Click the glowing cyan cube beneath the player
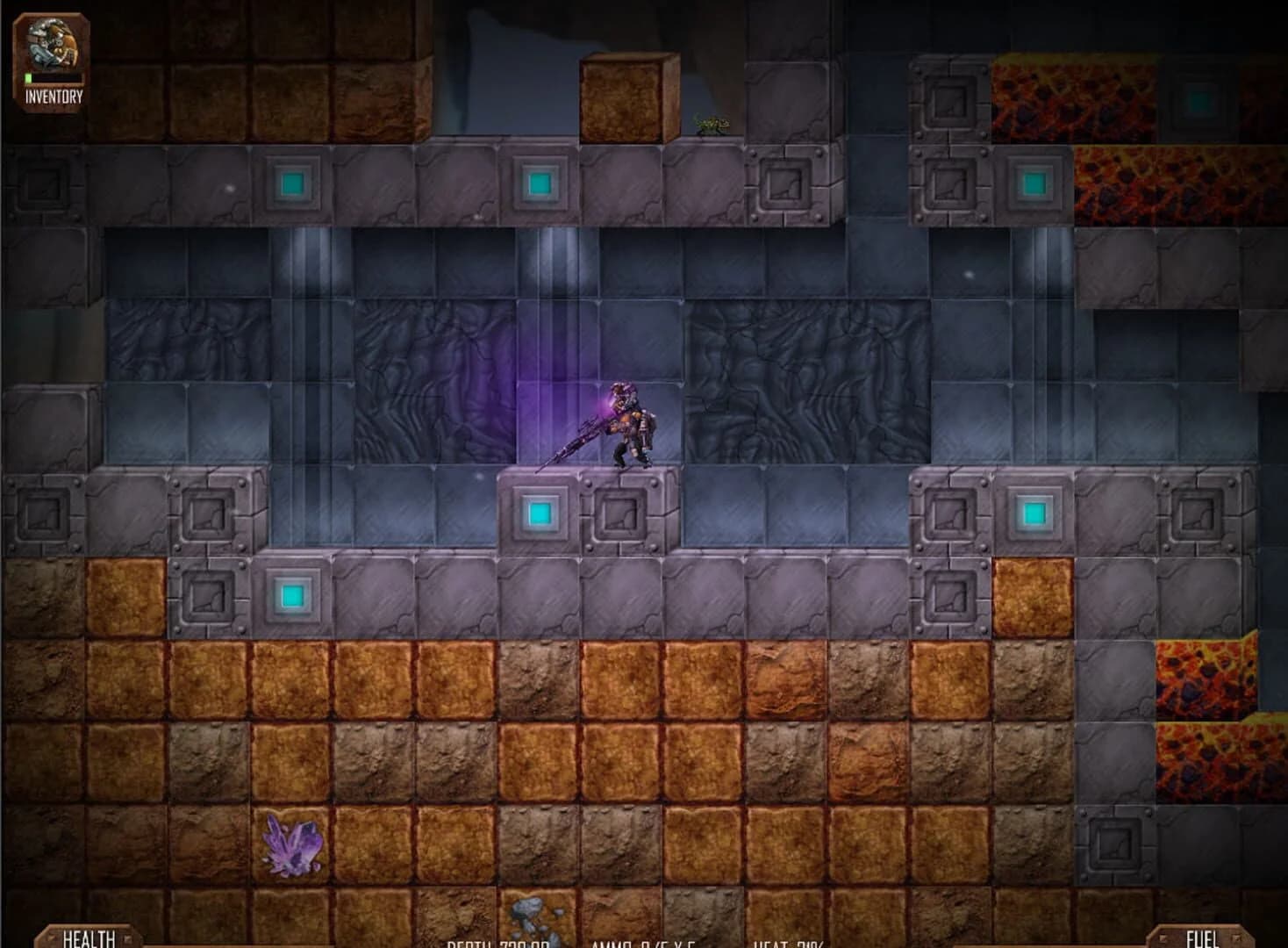Viewport: 1288px width, 948px height. tap(539, 512)
